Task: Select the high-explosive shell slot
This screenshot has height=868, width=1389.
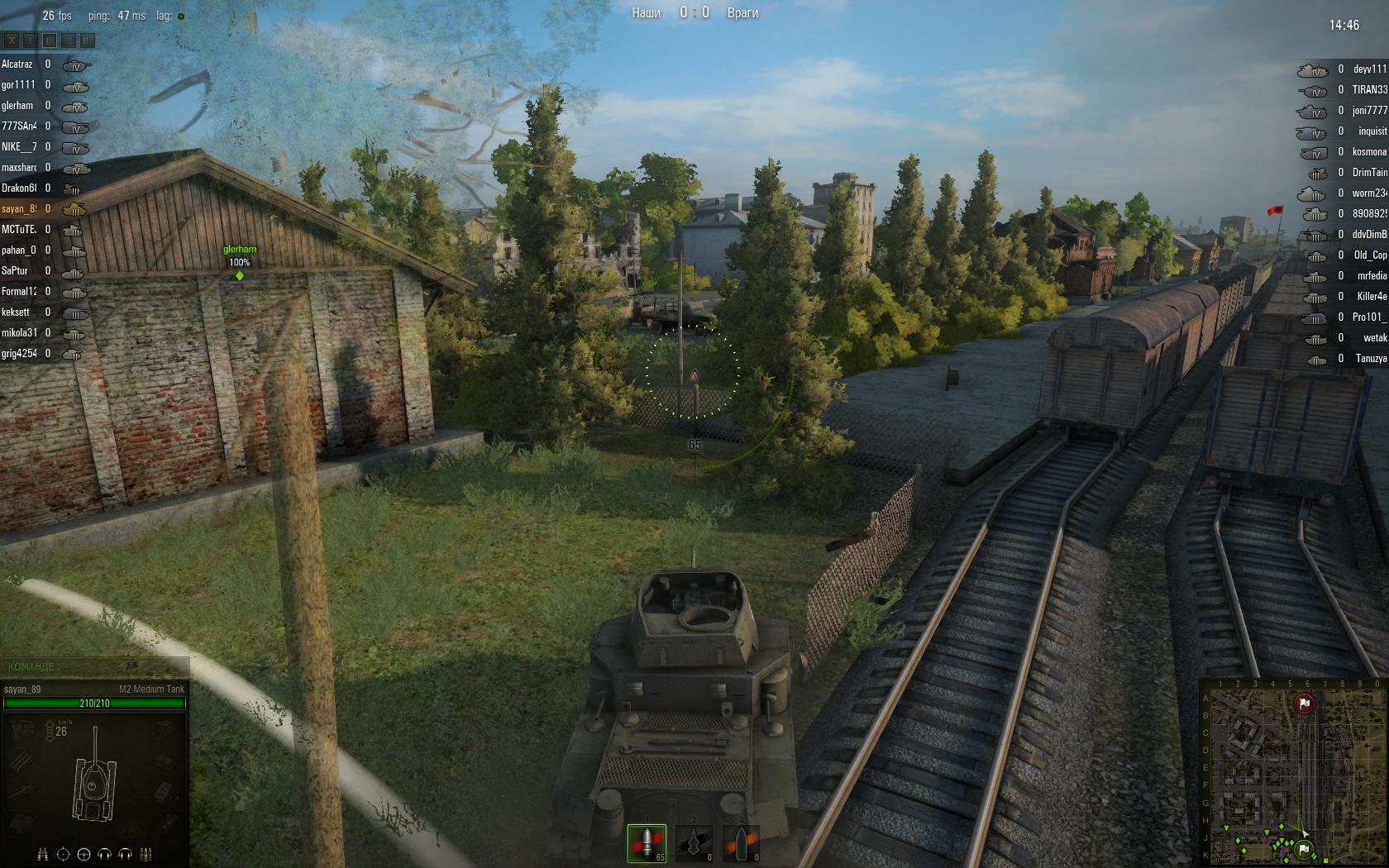Action: [x=741, y=842]
